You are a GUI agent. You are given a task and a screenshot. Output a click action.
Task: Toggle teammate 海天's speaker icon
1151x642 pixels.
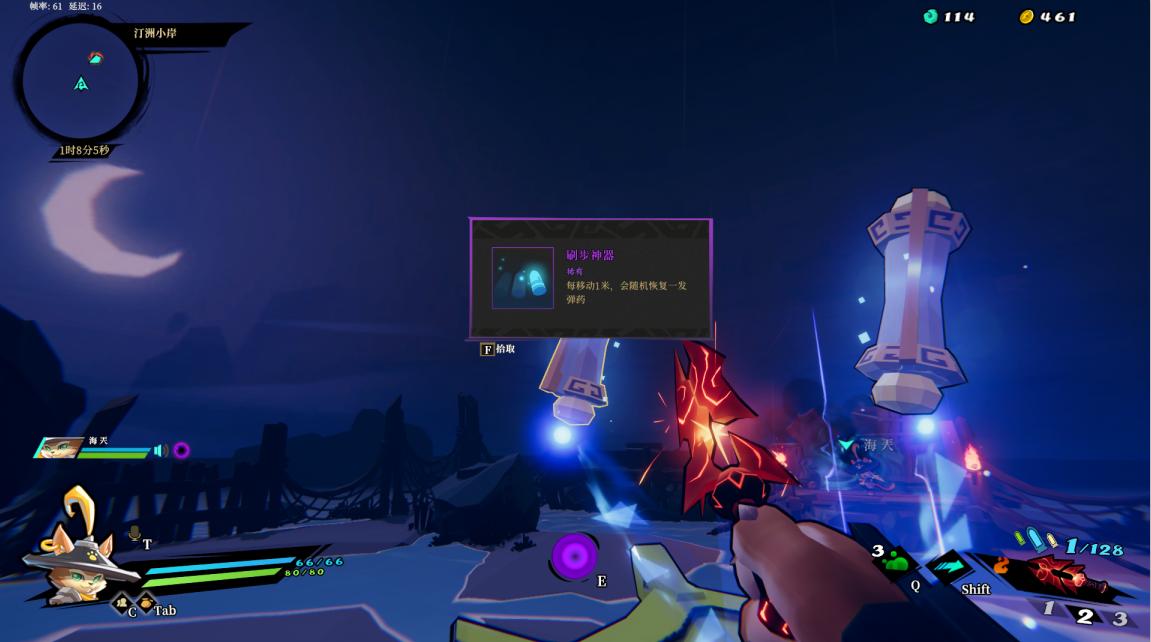tap(160, 451)
